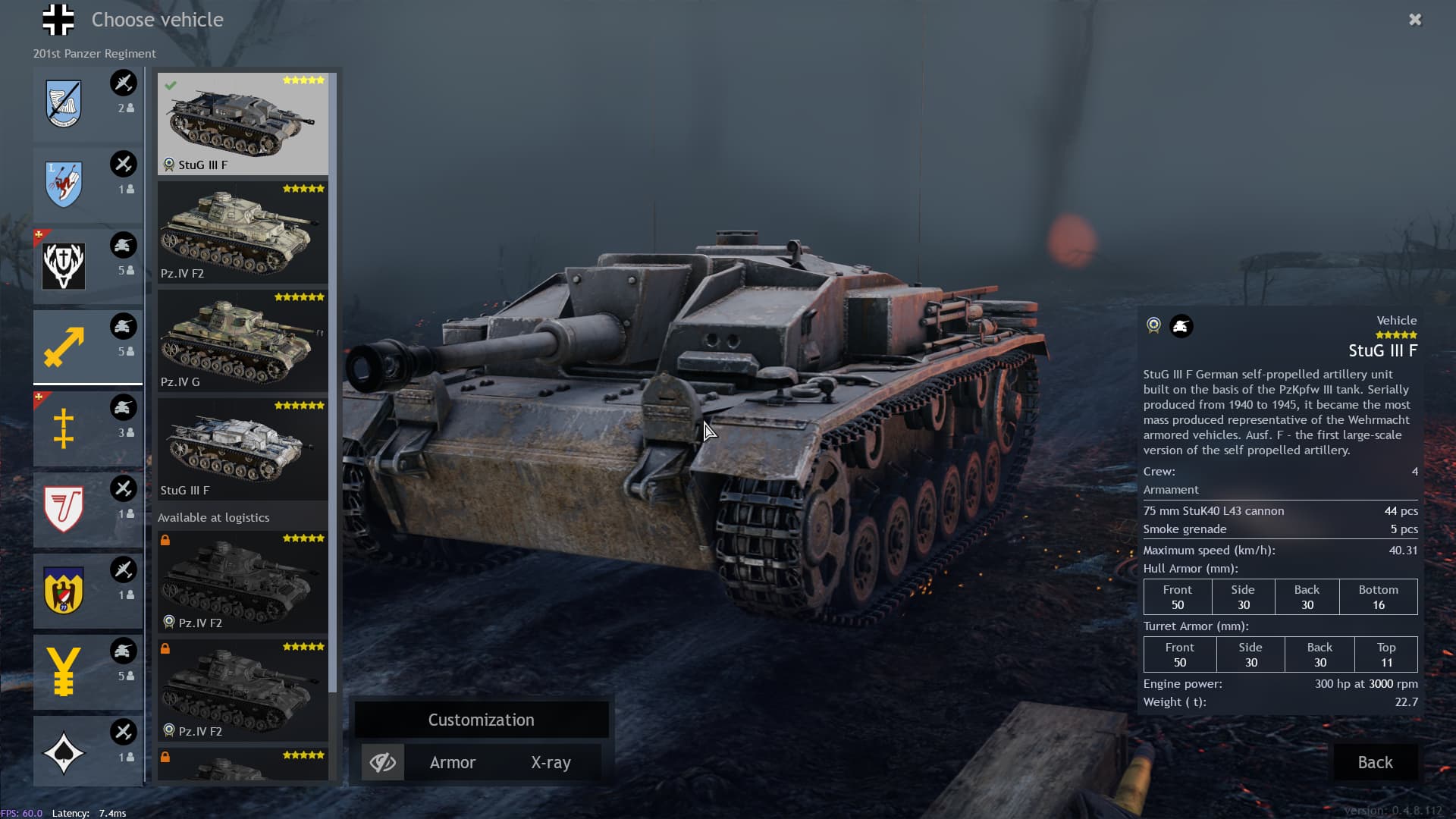
Task: Select the squad with yellow Y rune emblem
Action: pos(87,671)
